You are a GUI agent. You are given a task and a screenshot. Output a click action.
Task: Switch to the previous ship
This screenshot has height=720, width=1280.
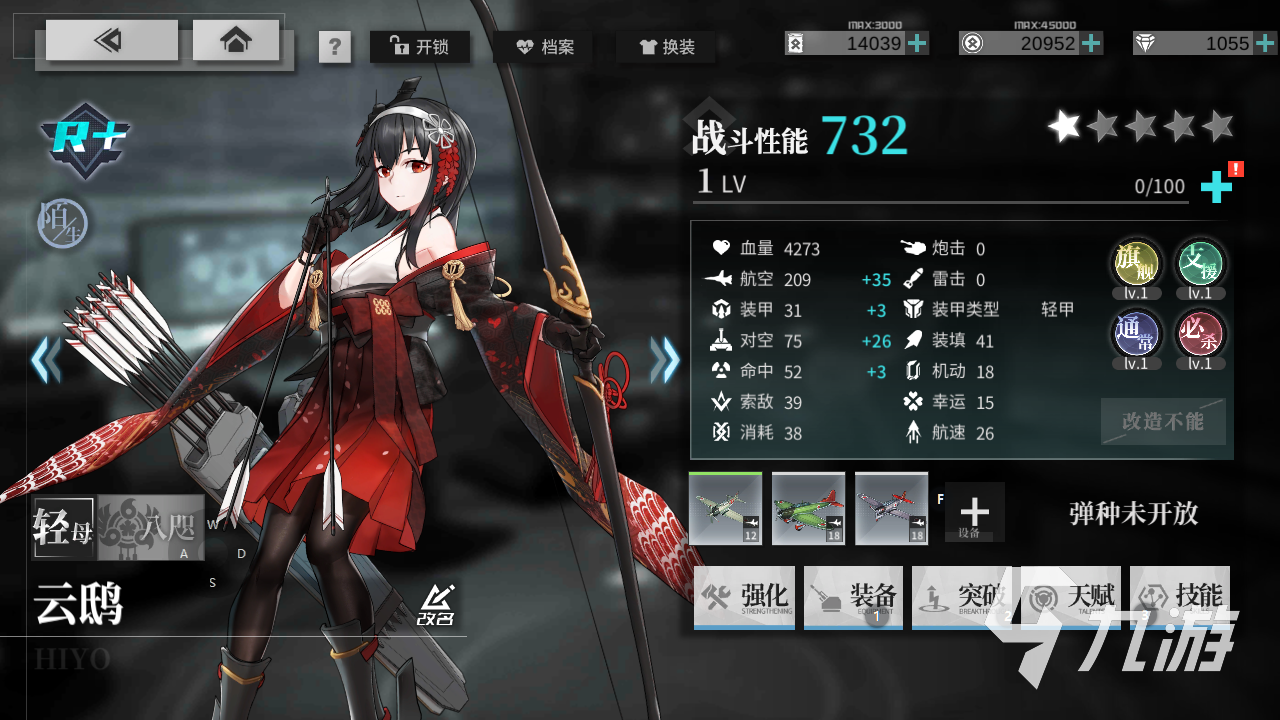coord(45,360)
